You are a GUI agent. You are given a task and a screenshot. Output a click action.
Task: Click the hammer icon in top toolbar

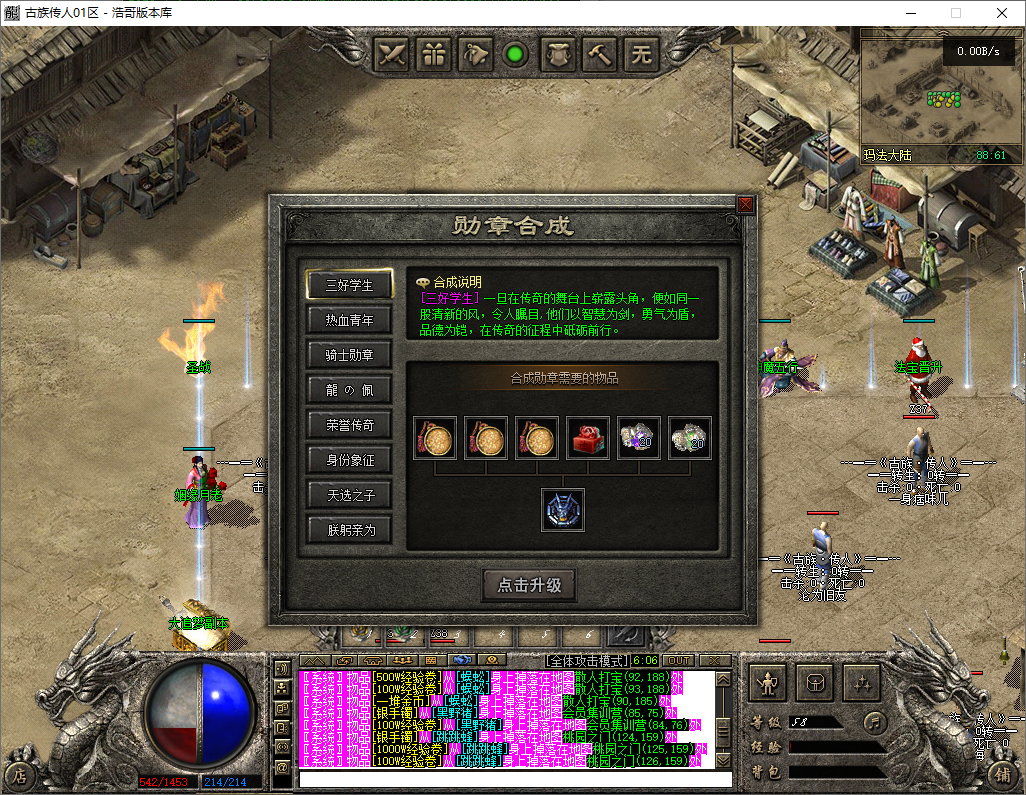tap(600, 54)
